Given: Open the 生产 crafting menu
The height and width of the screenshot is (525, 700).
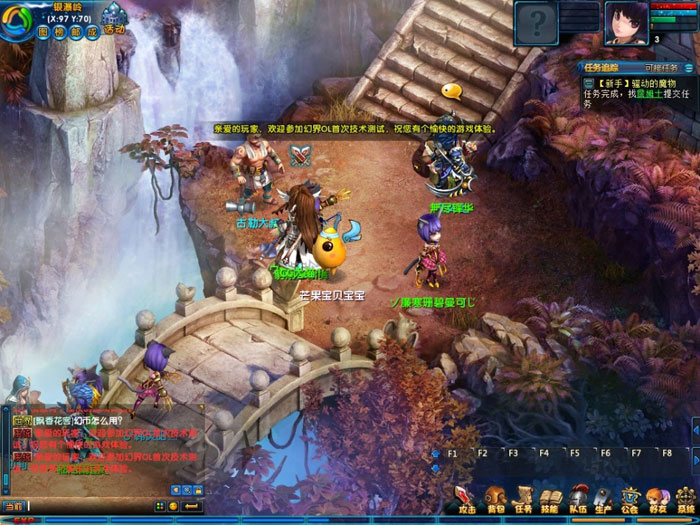Looking at the screenshot, I should tap(603, 498).
